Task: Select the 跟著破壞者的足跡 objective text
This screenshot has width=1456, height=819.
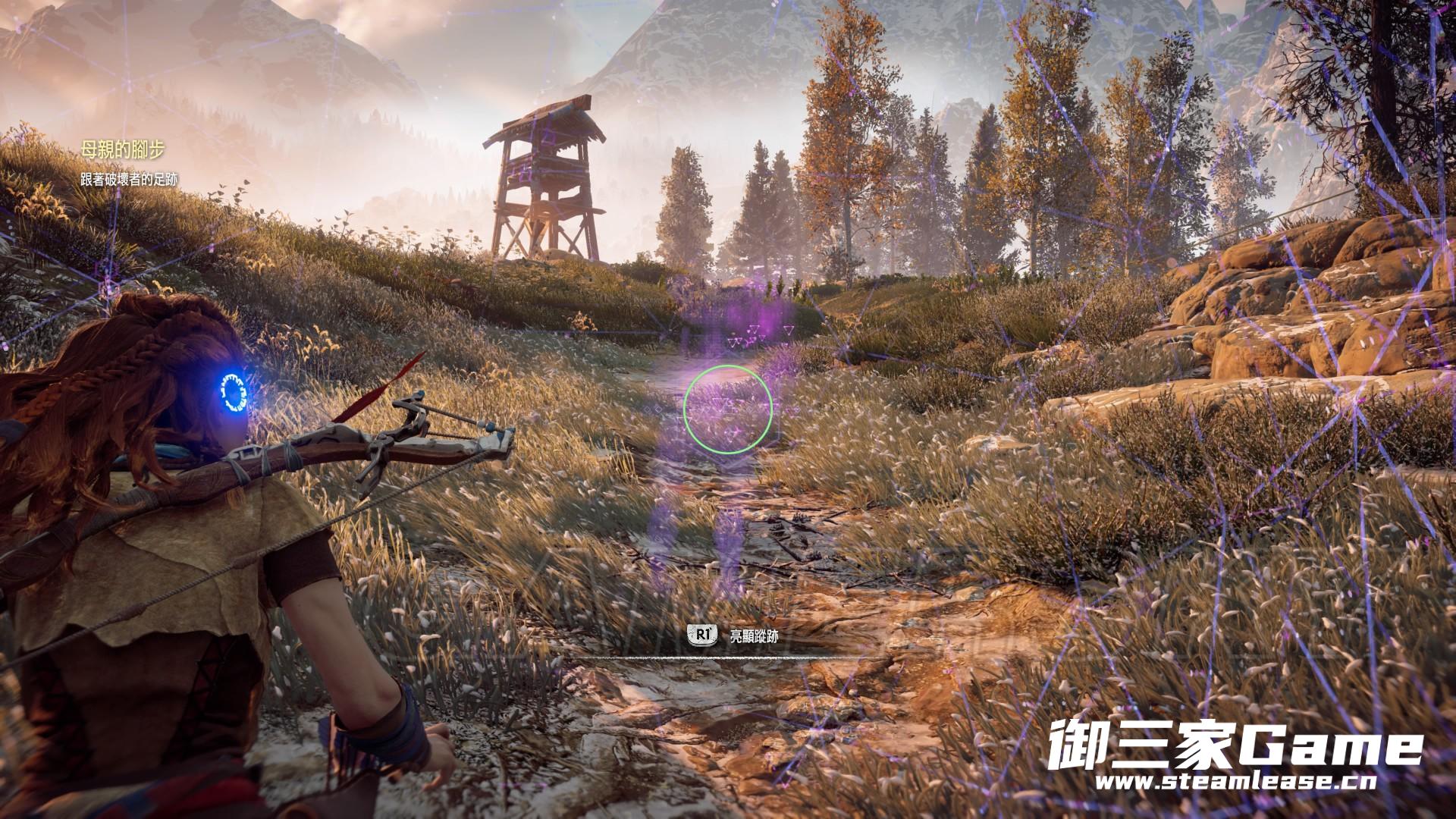Action: pyautogui.click(x=130, y=180)
